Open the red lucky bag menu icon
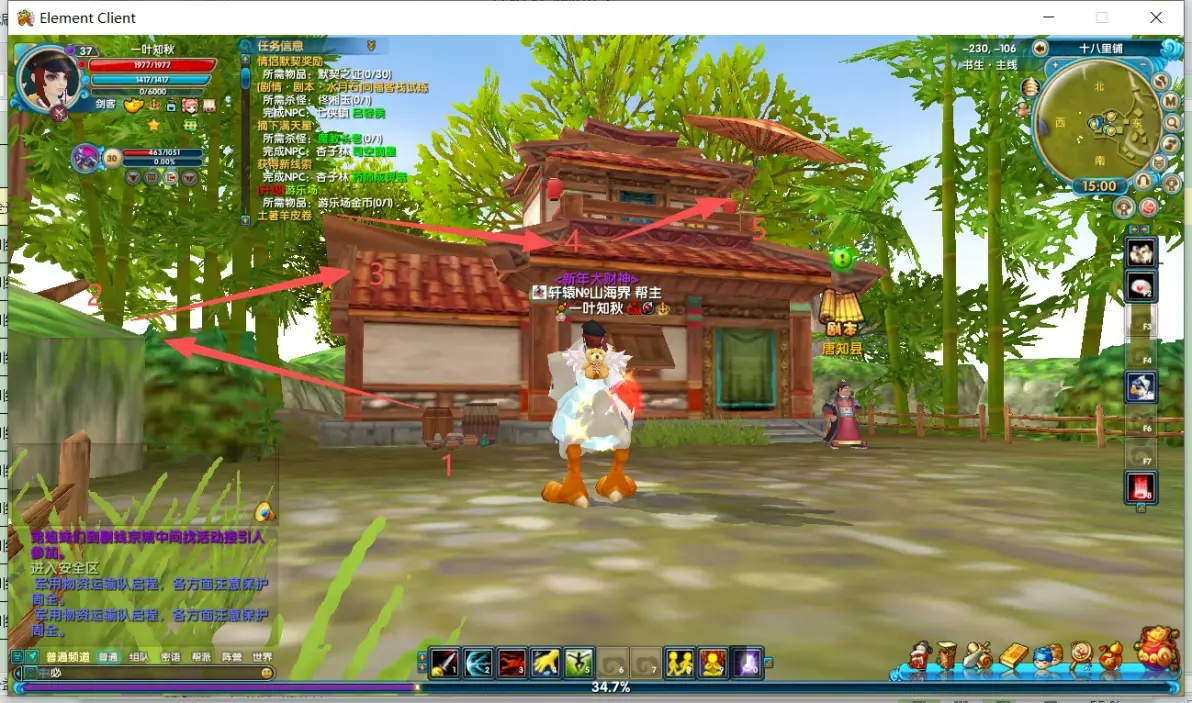 (1156, 649)
